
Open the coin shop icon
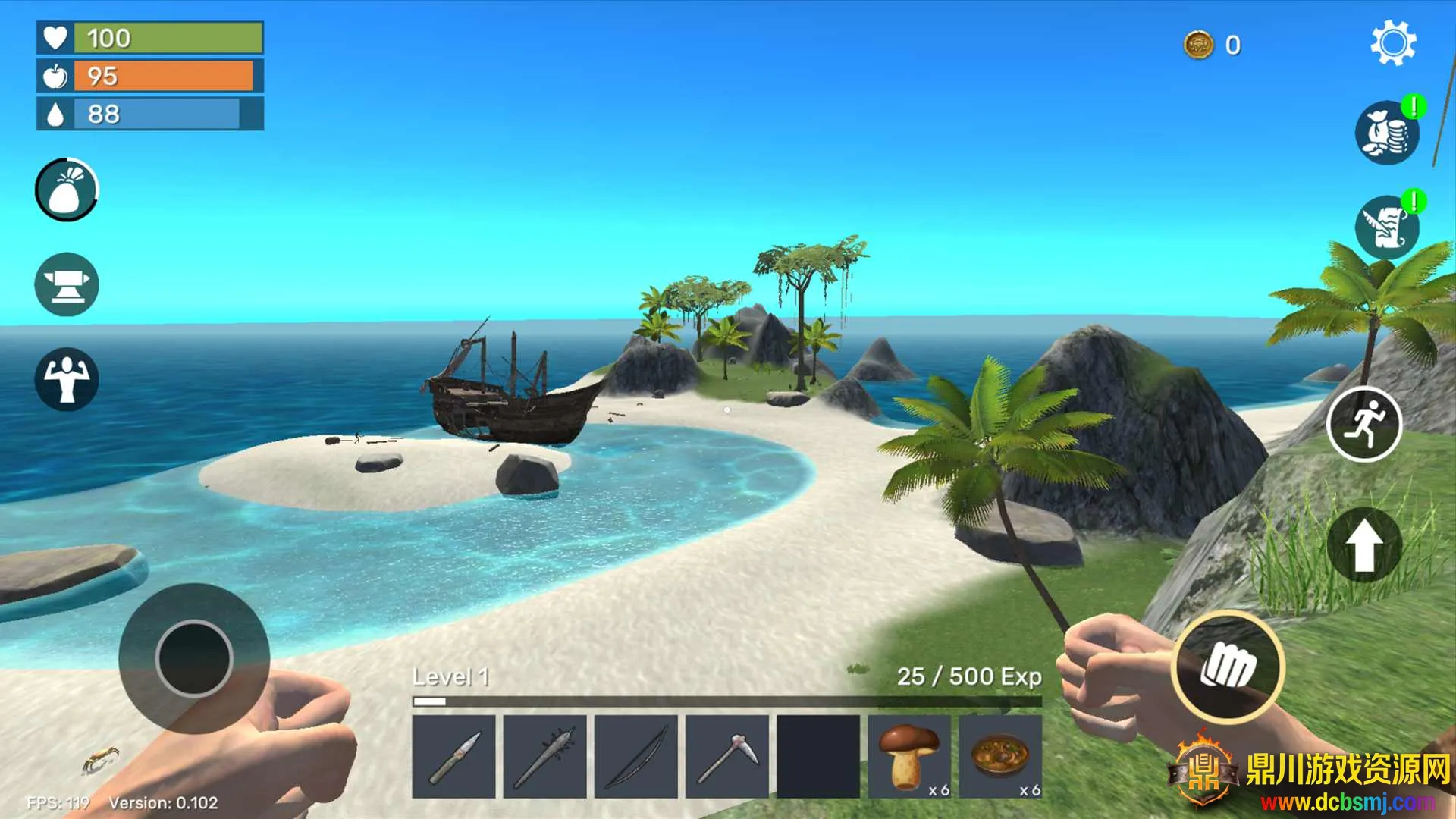pyautogui.click(x=1387, y=133)
